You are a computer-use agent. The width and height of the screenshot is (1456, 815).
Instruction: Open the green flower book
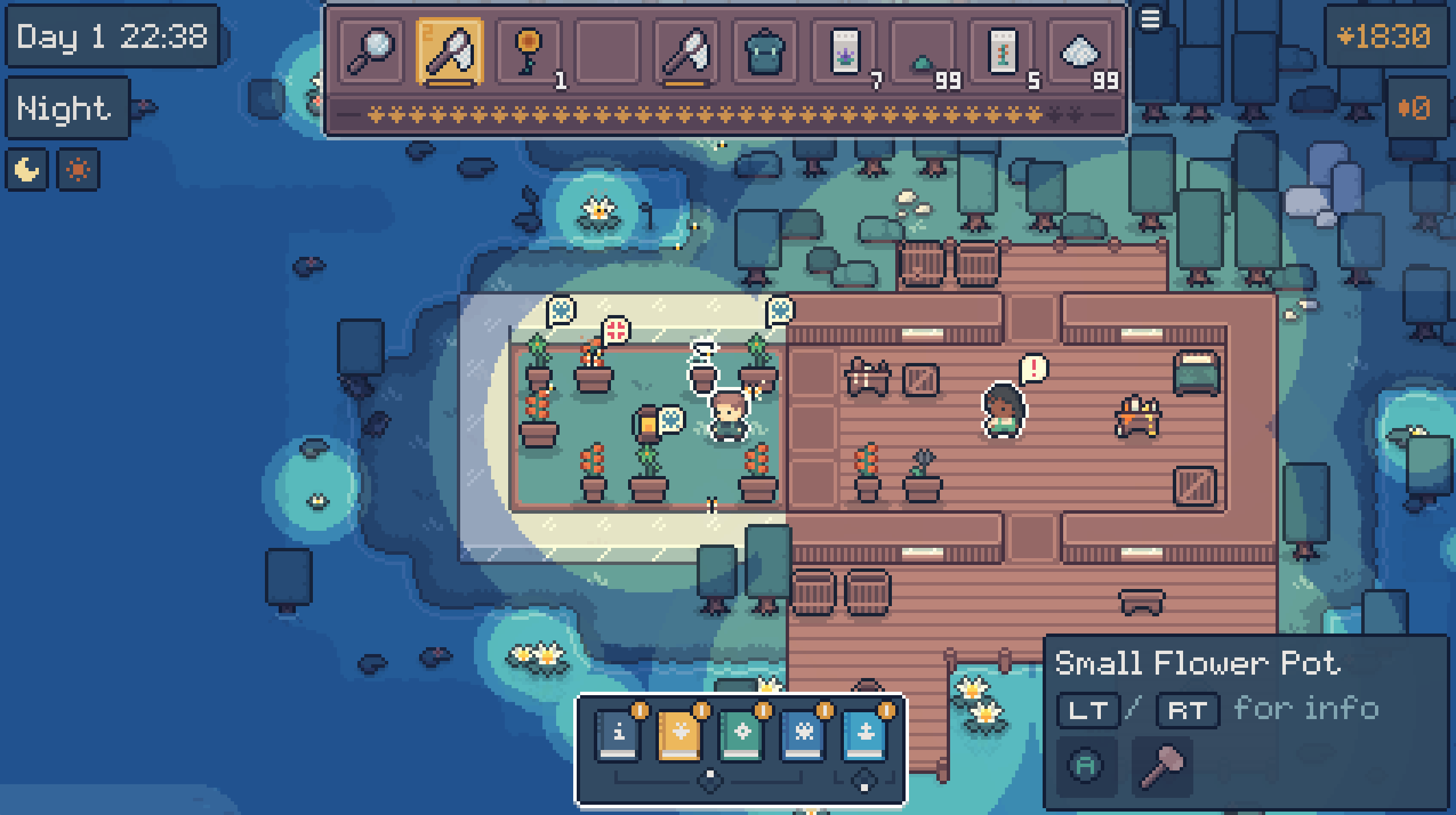[742, 735]
